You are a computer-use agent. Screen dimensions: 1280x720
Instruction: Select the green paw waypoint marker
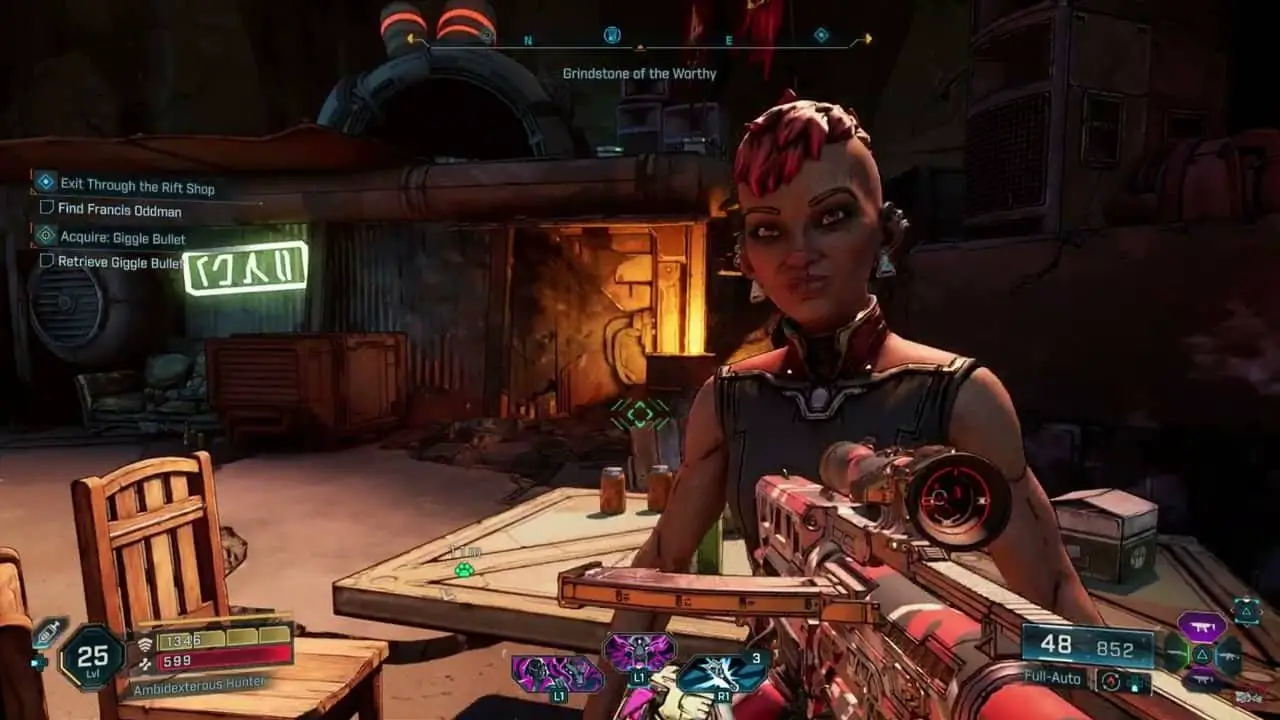[x=464, y=570]
